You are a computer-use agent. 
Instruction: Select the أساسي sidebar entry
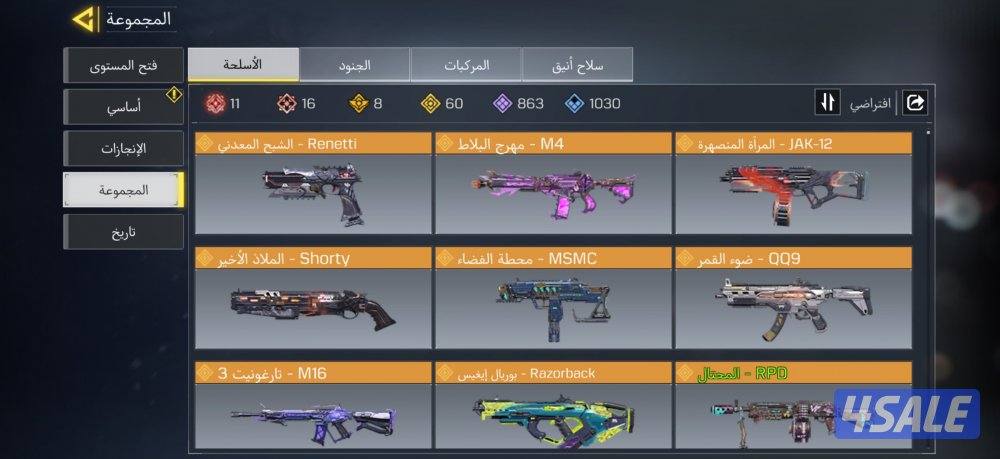124,107
